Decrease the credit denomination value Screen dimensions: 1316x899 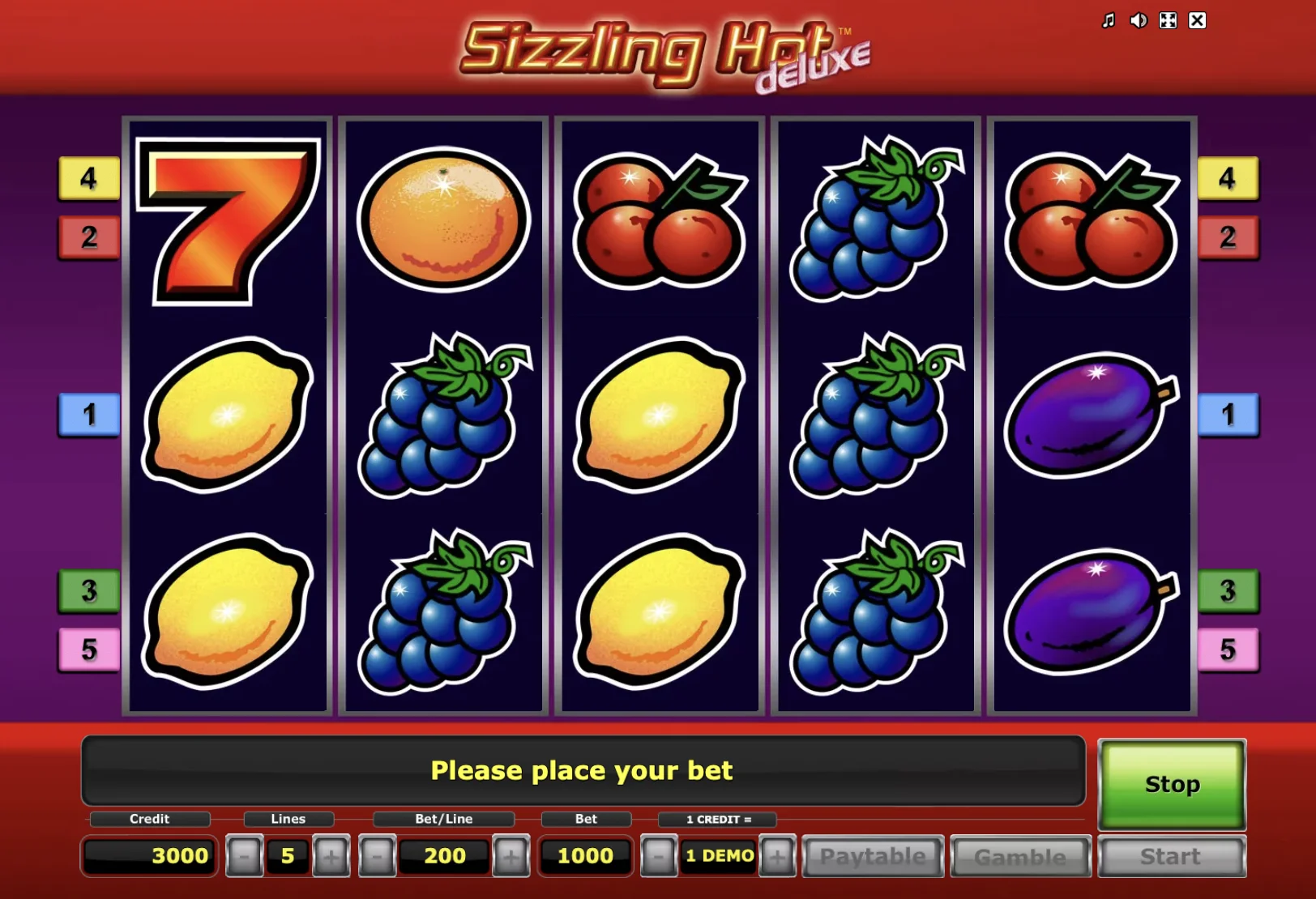click(658, 856)
